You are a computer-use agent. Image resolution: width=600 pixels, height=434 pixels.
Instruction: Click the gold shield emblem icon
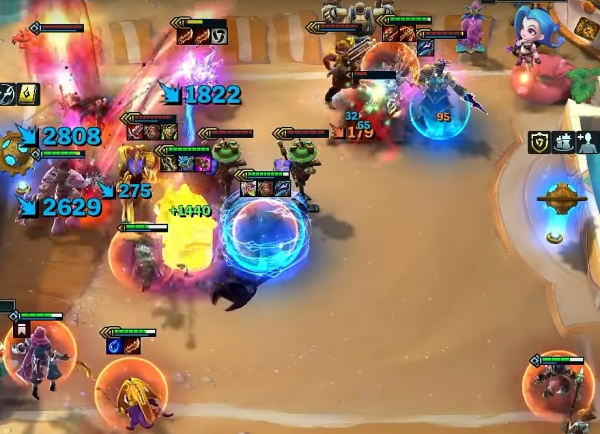539,143
